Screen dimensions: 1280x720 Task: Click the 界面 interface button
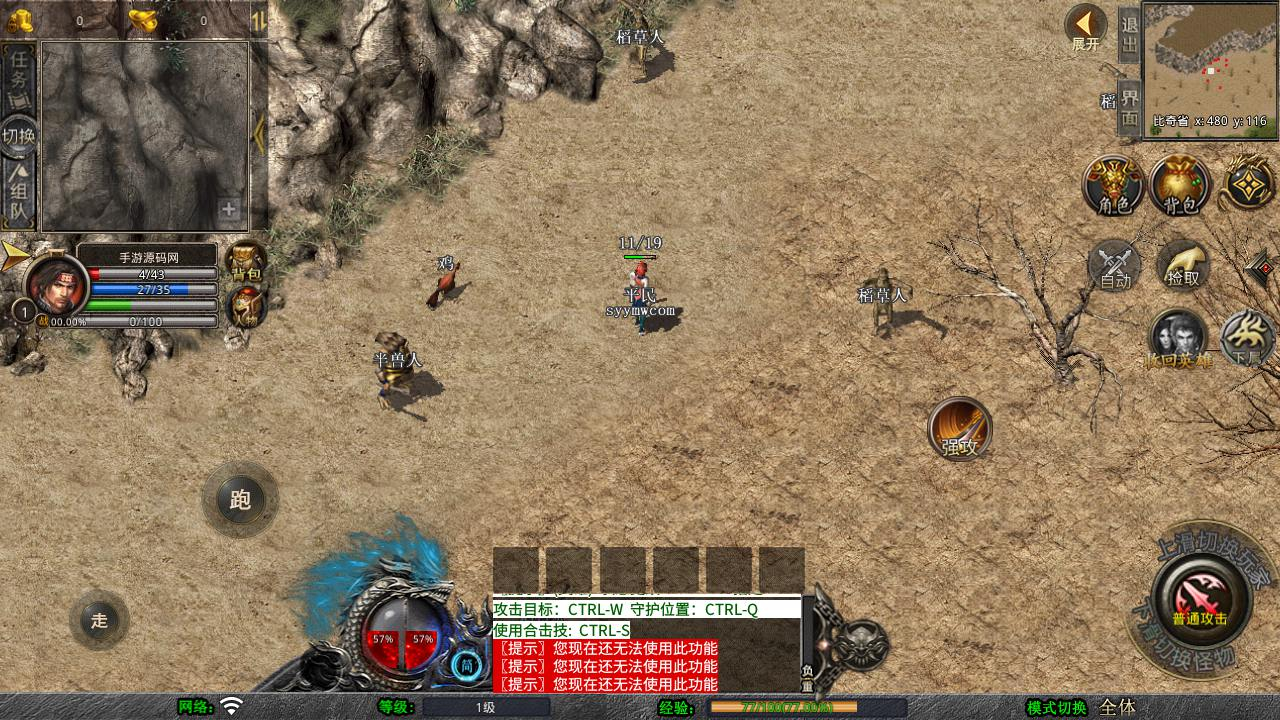coord(1129,107)
